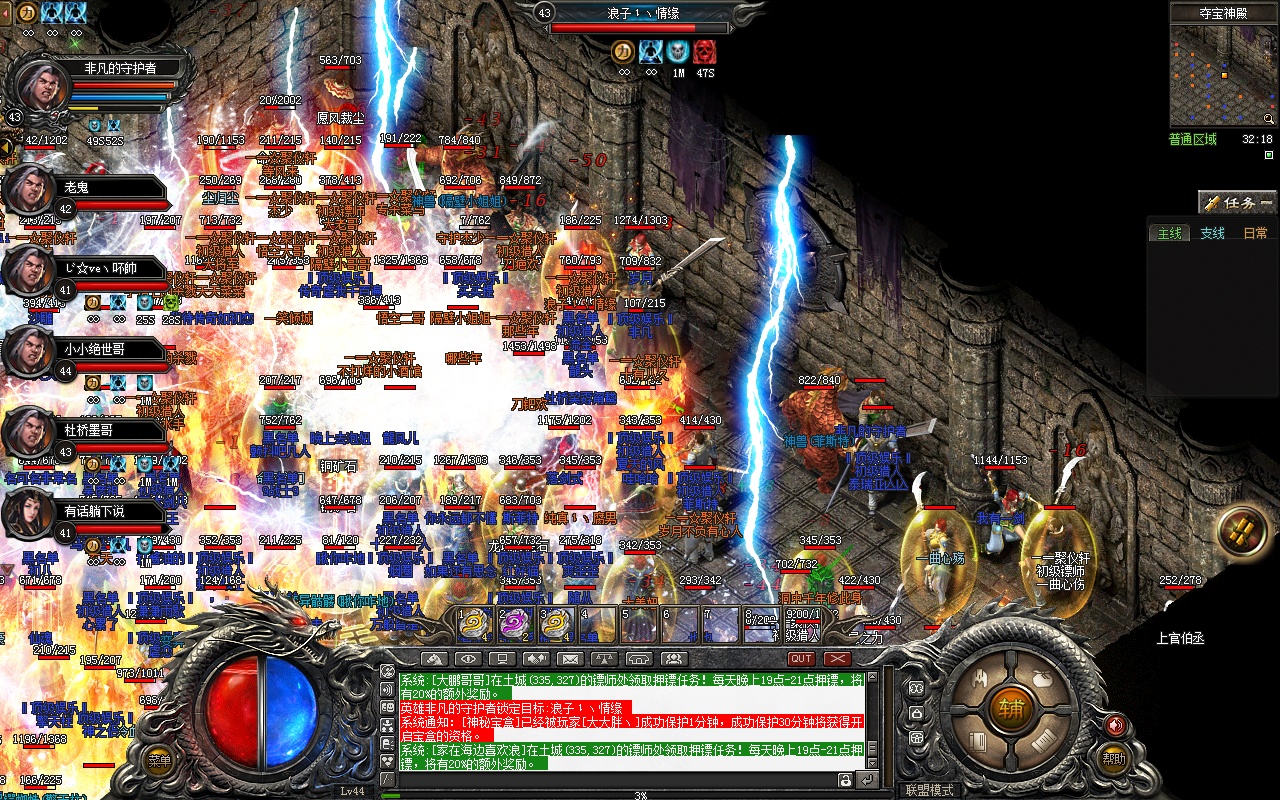Open the mail envelope button
Image resolution: width=1280 pixels, height=800 pixels.
[569, 659]
